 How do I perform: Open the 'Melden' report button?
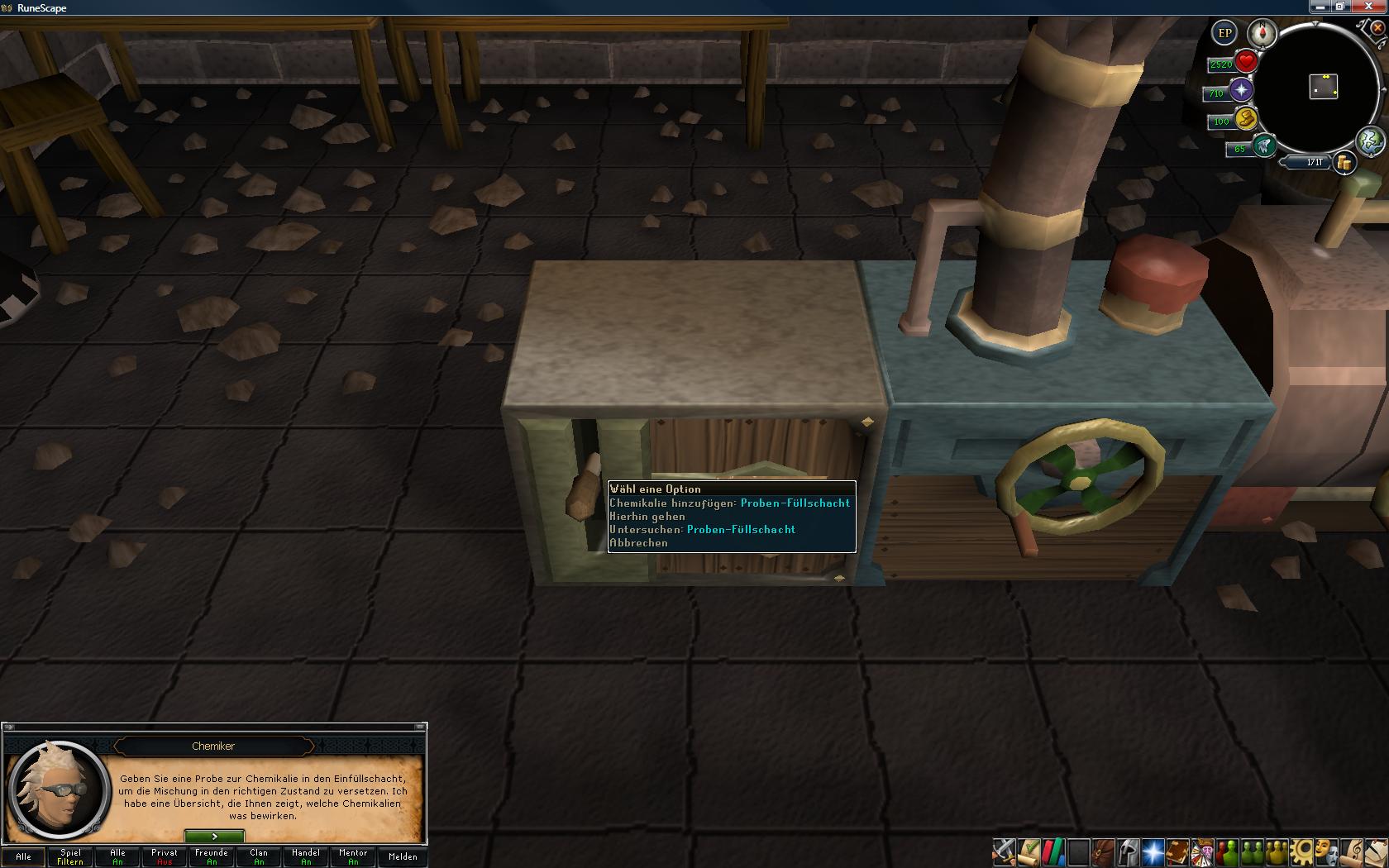click(x=403, y=856)
